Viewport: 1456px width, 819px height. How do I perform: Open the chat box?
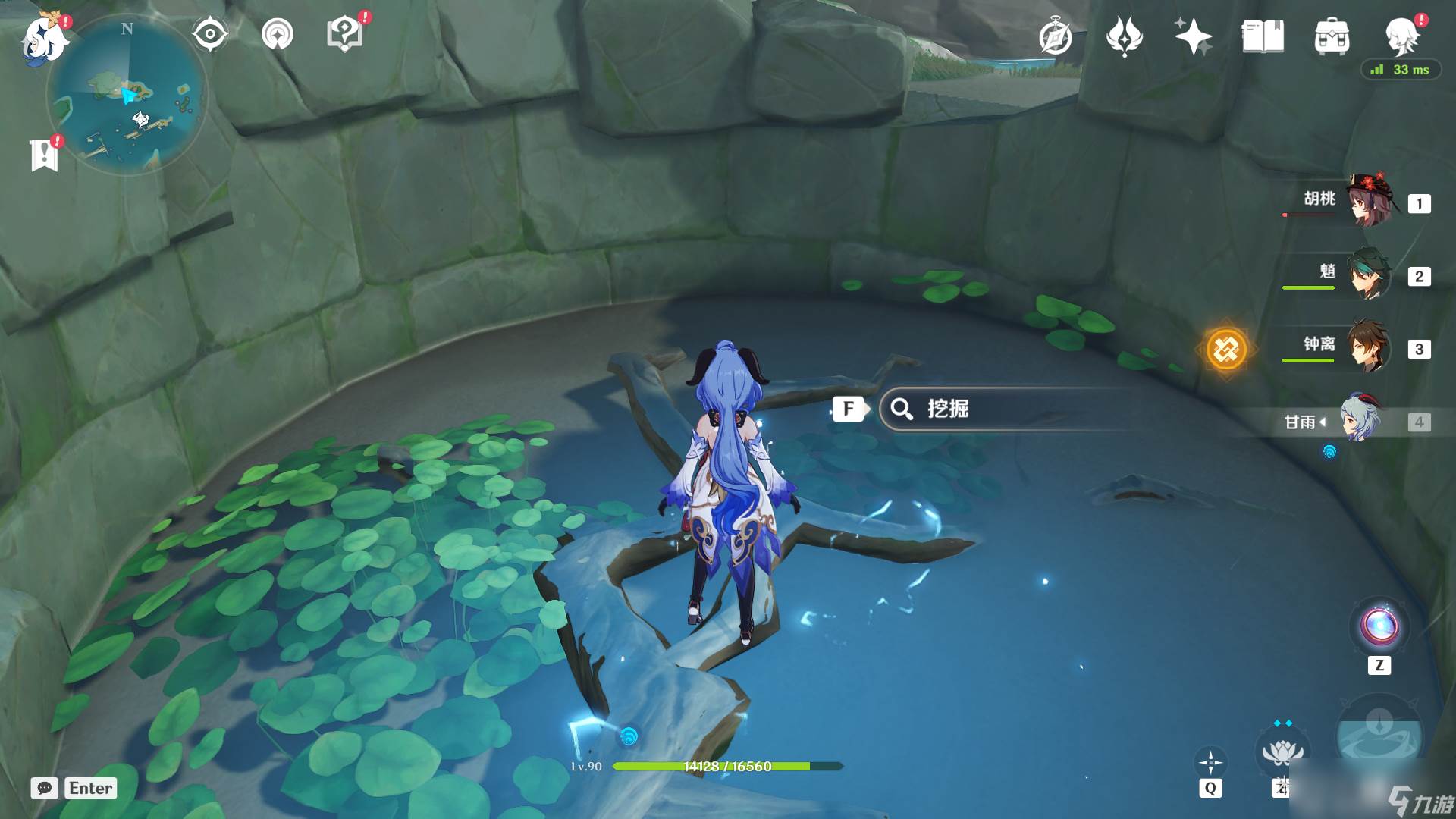(74, 788)
